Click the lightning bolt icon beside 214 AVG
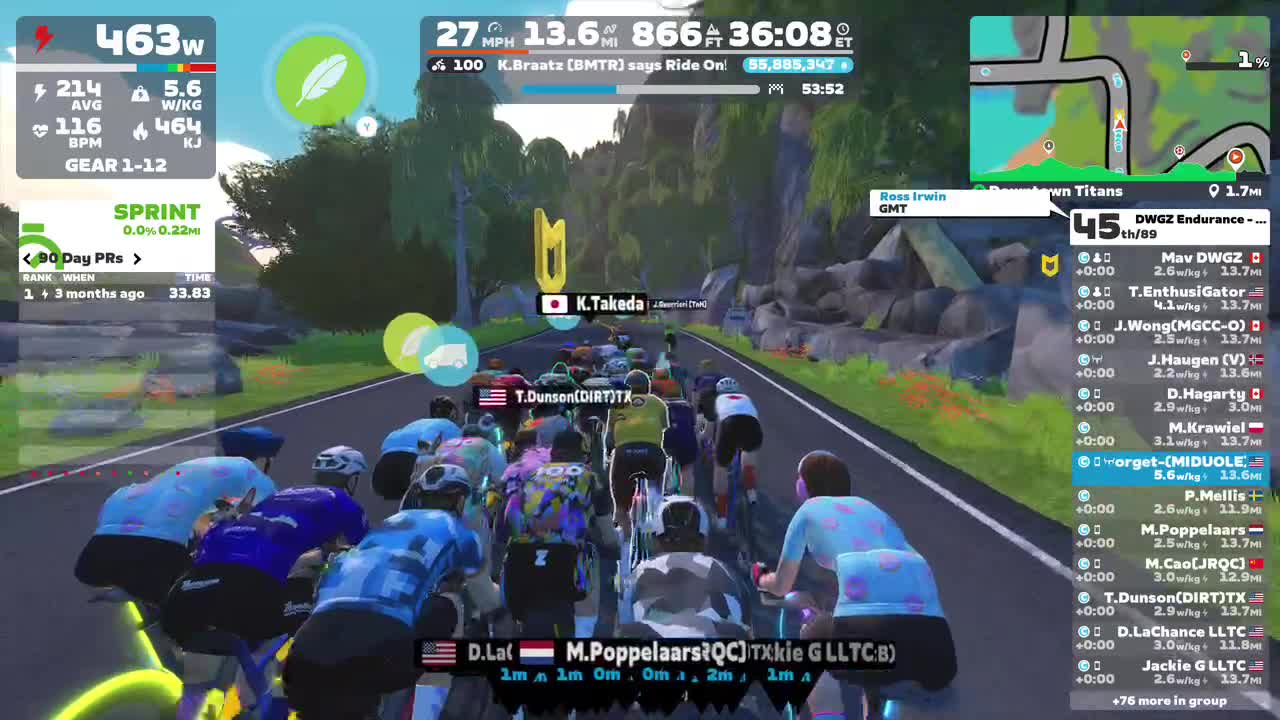 pos(40,90)
